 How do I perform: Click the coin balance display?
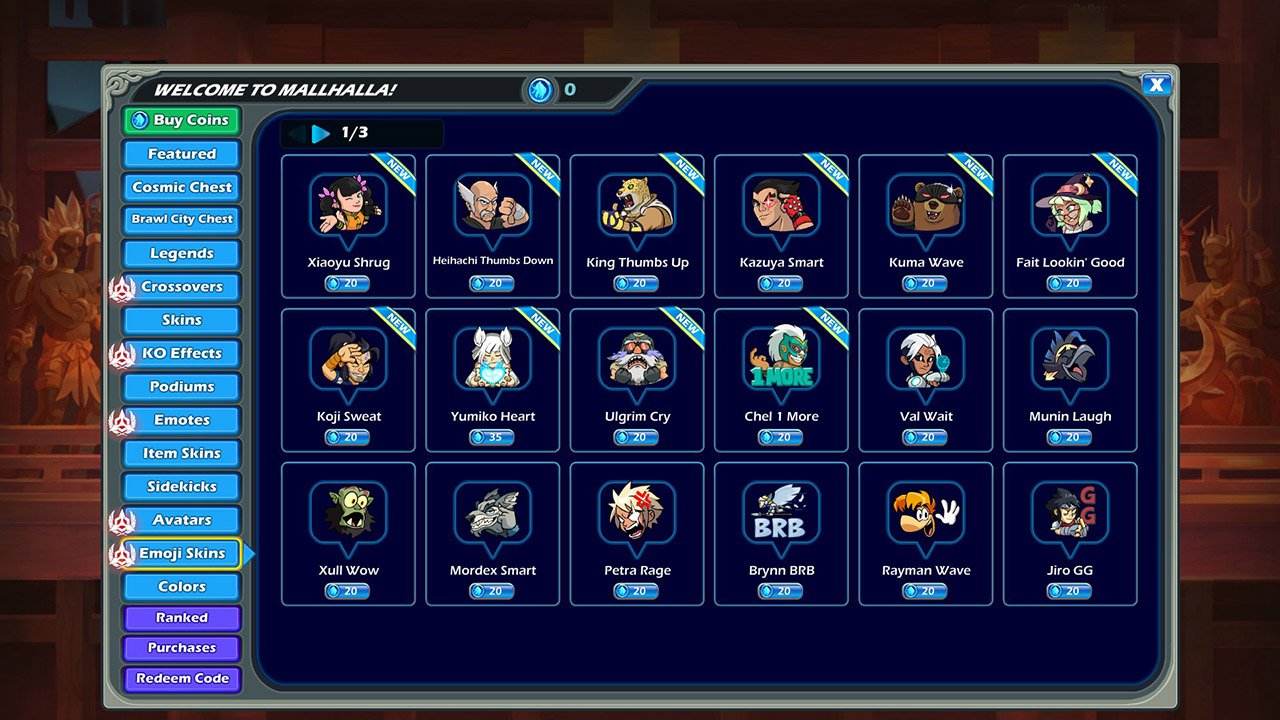point(550,89)
